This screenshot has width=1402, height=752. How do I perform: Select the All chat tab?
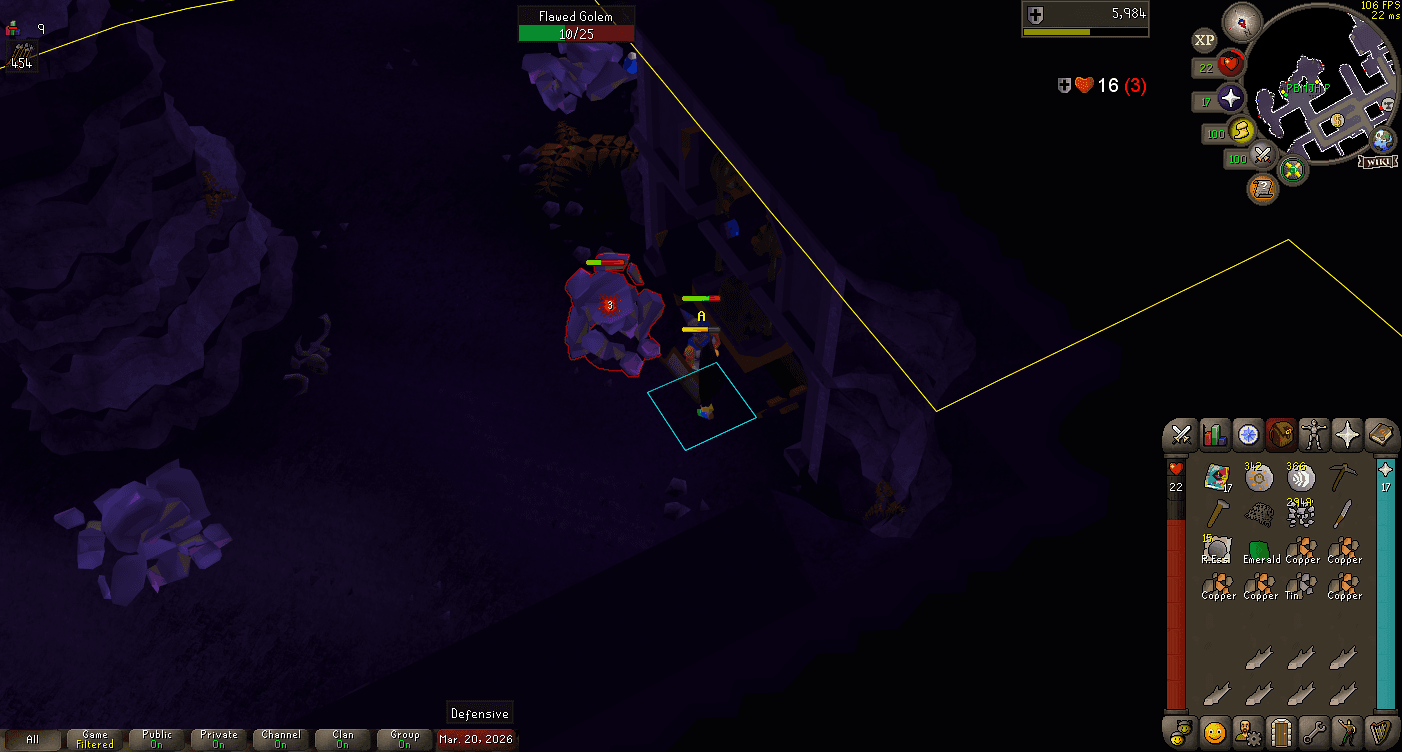[35, 740]
